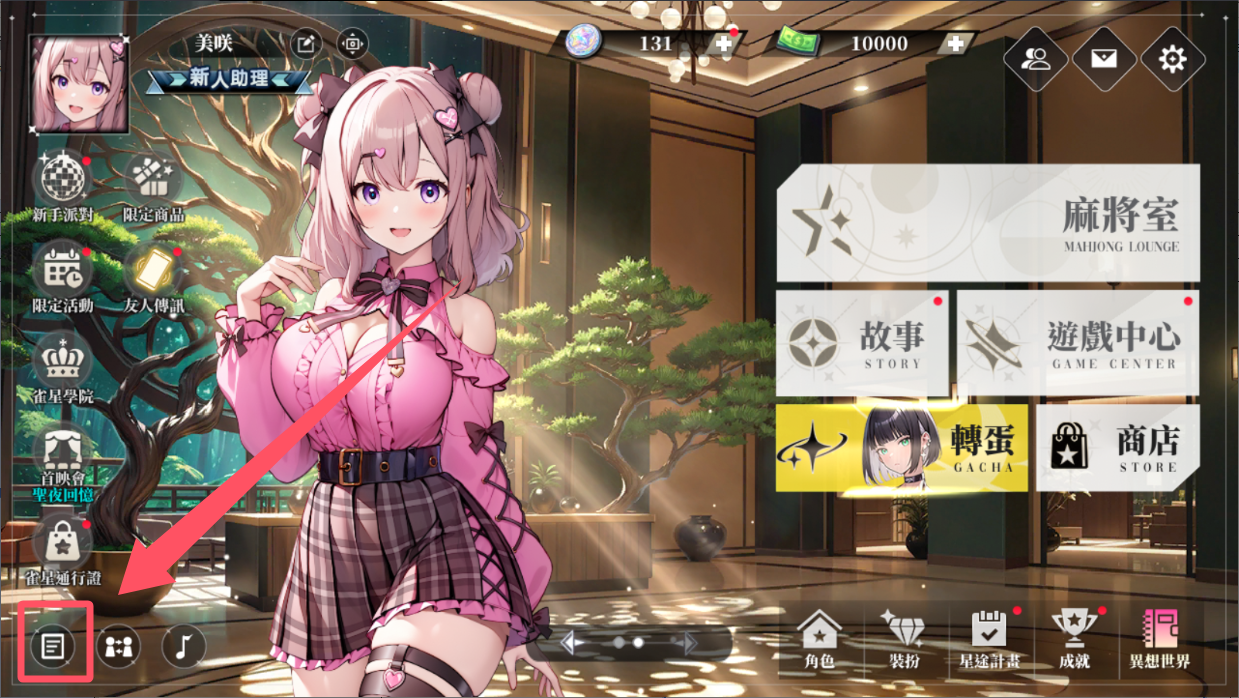Viewport: 1239px width, 698px height.
Task: Enter Story mode
Action: (x=862, y=343)
